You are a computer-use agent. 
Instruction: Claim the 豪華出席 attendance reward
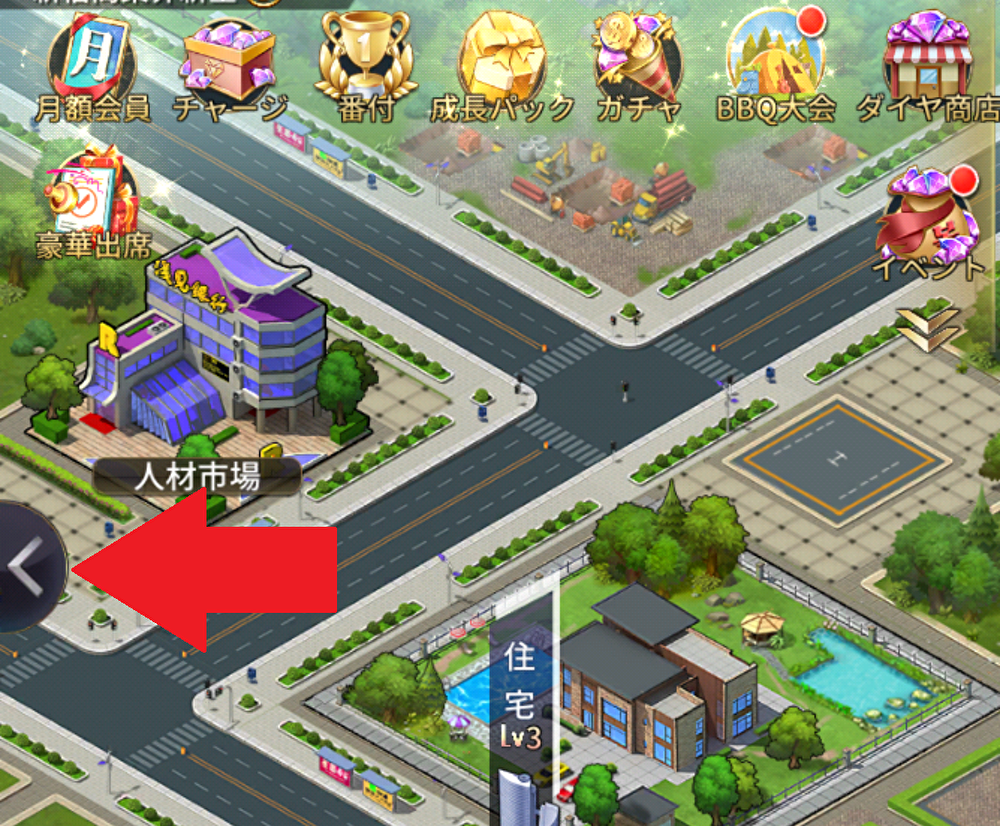(x=93, y=200)
